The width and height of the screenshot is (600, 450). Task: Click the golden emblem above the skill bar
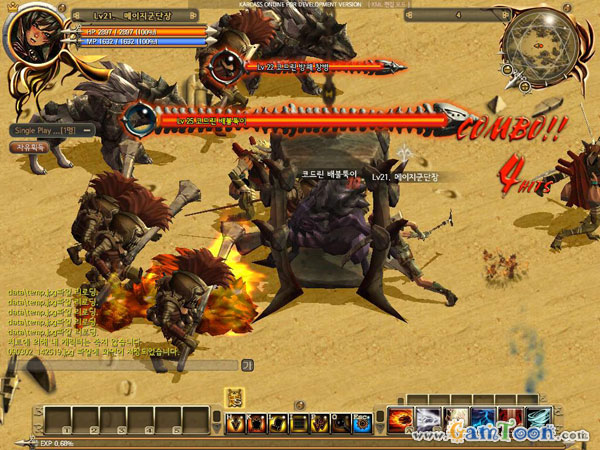pos(234,397)
